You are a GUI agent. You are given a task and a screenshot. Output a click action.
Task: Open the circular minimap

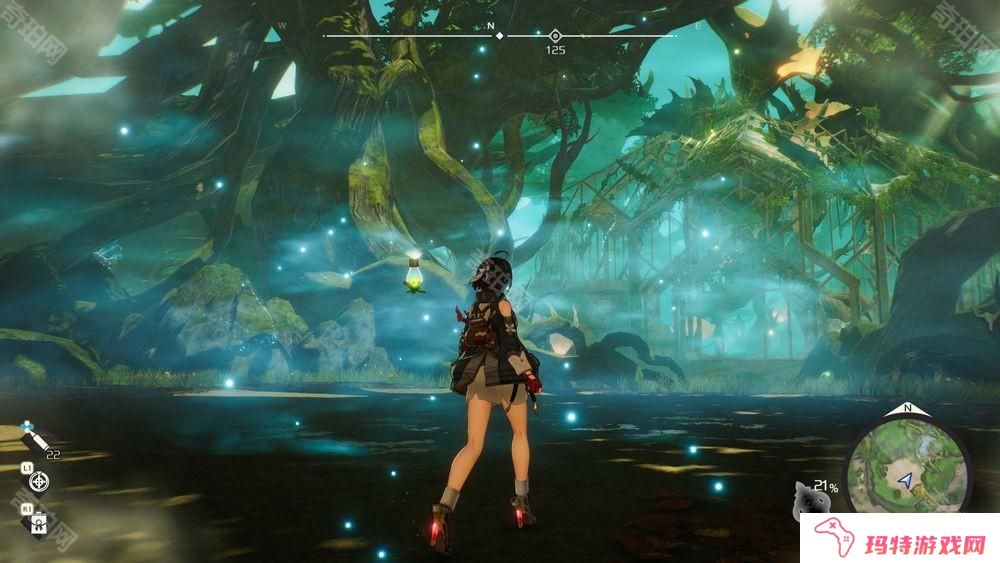(x=907, y=467)
